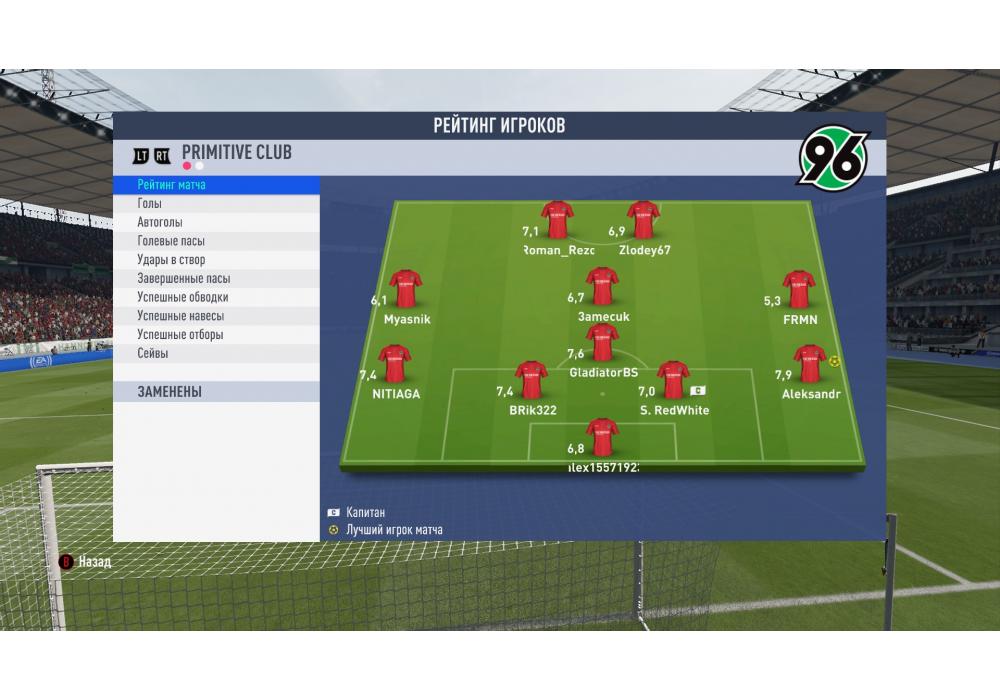
Task: Open the Автоголы stat entry
Action: point(217,223)
